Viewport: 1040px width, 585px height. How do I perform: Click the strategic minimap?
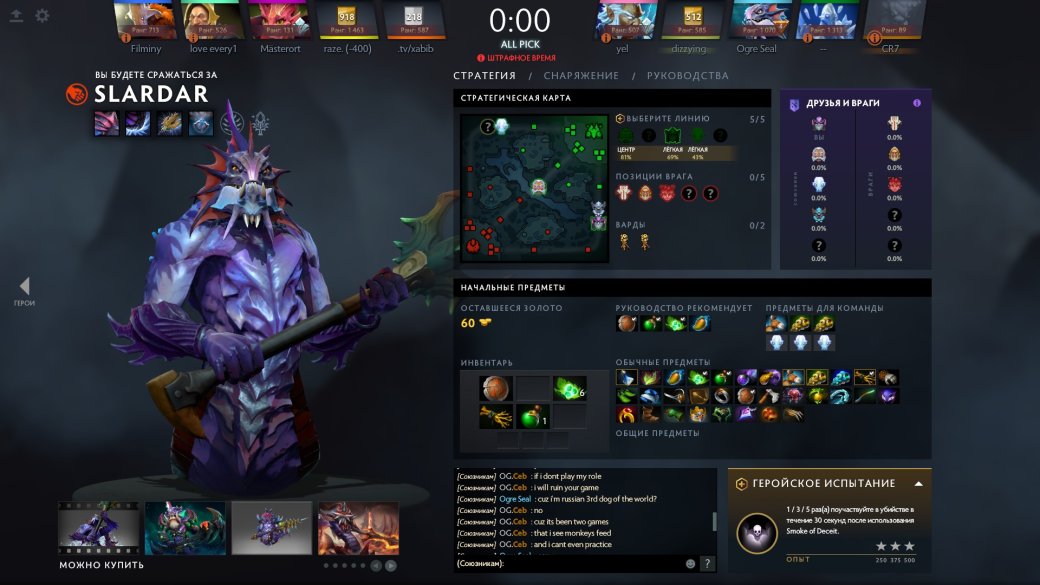tap(534, 186)
